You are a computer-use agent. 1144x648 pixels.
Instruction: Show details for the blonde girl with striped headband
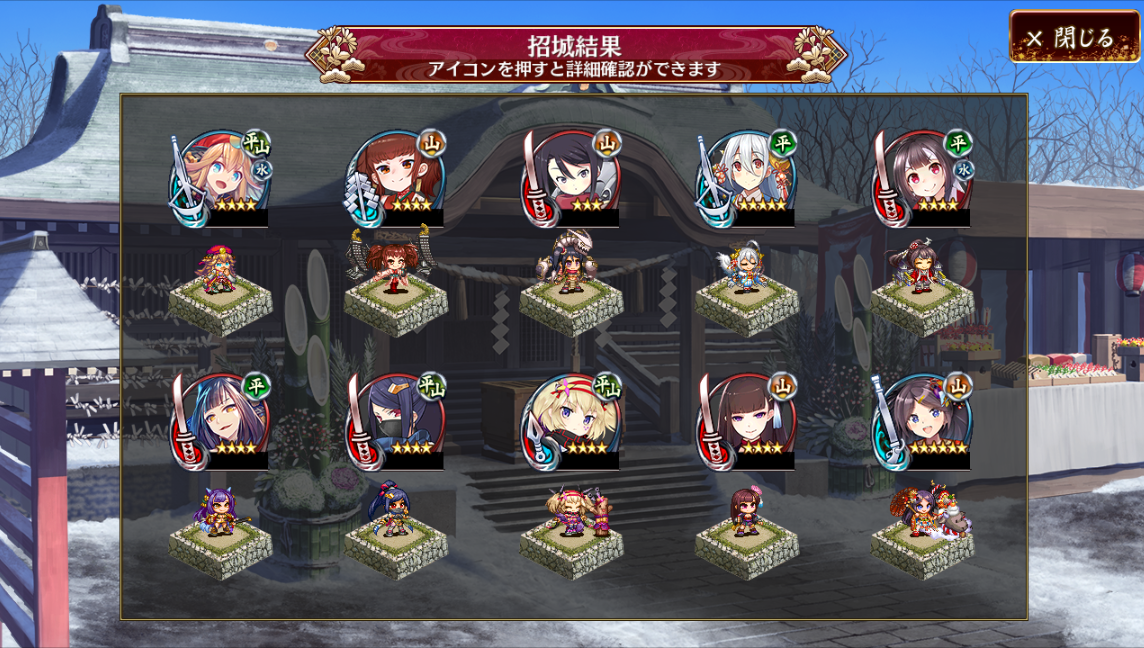pos(572,421)
